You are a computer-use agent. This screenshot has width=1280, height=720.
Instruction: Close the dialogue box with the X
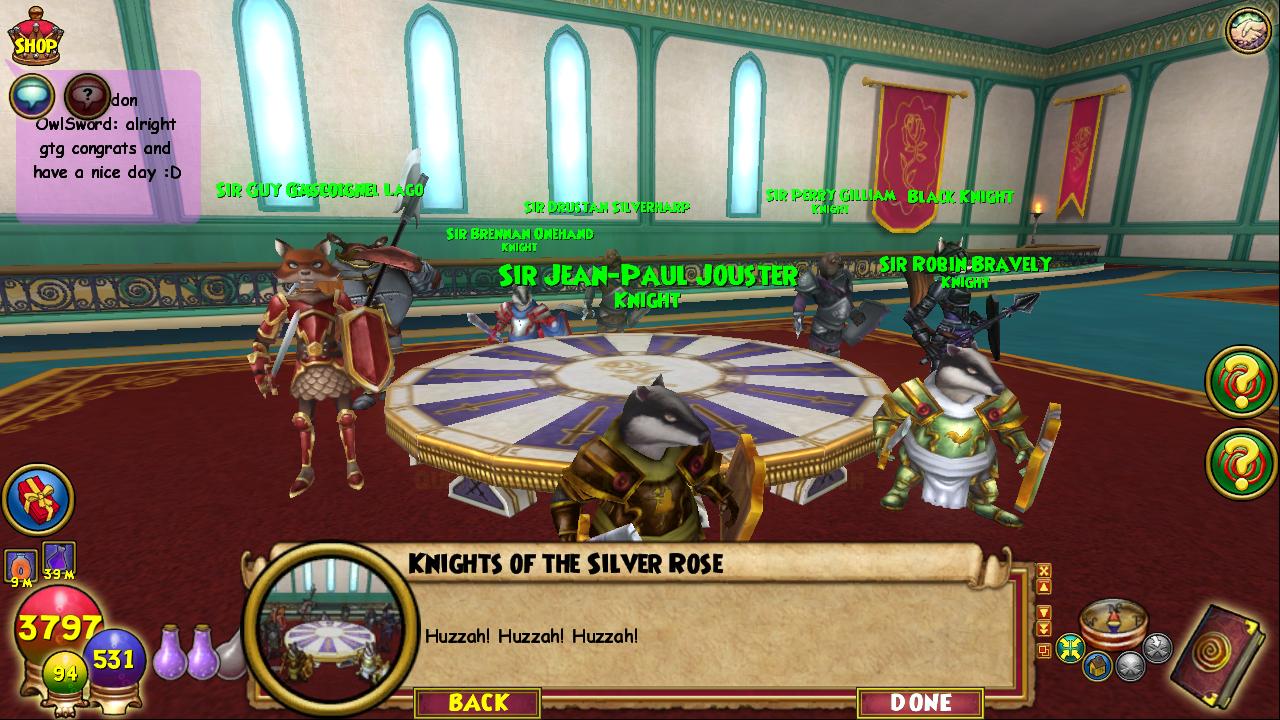(1044, 571)
